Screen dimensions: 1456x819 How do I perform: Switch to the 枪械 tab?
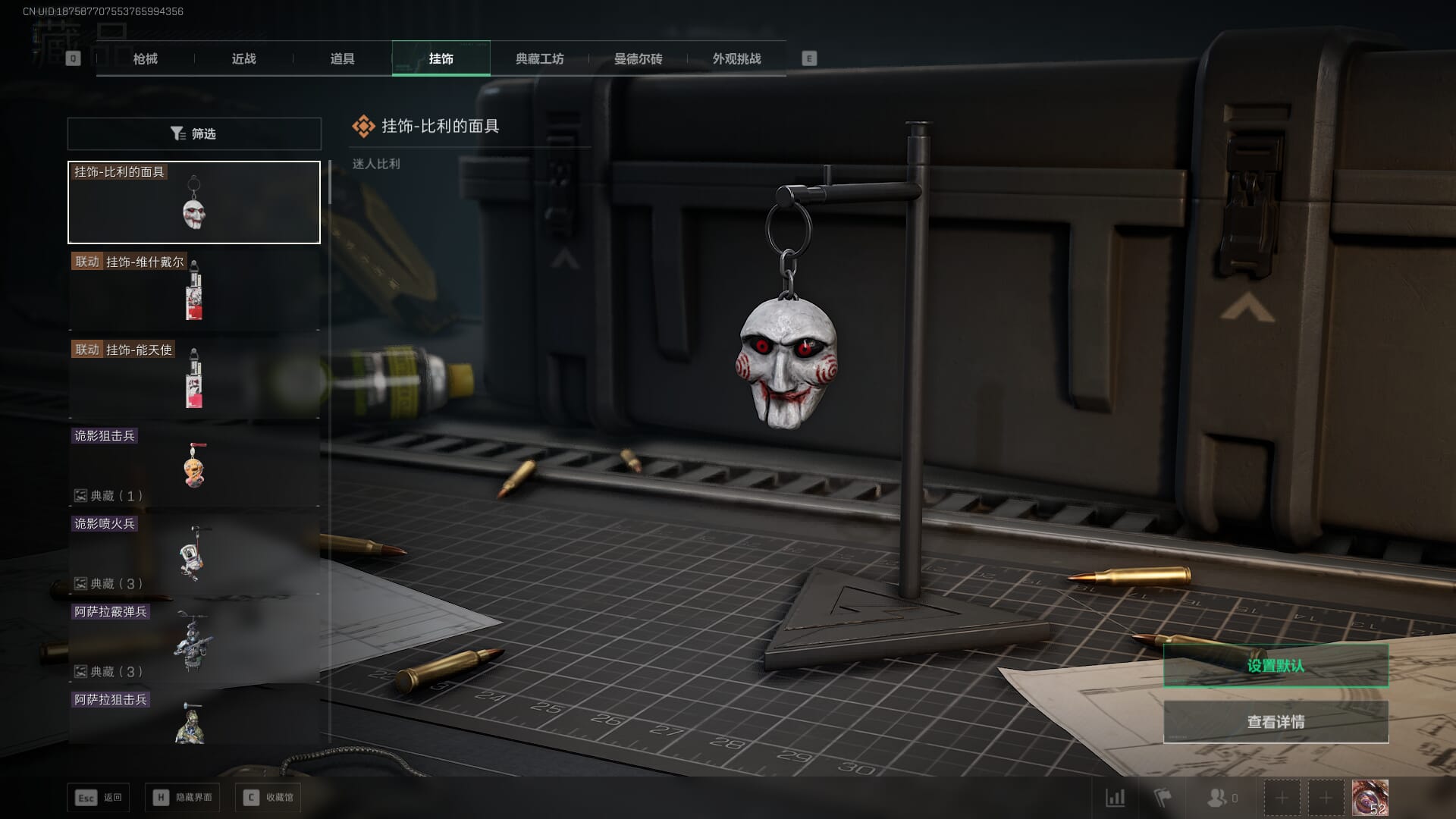(145, 58)
